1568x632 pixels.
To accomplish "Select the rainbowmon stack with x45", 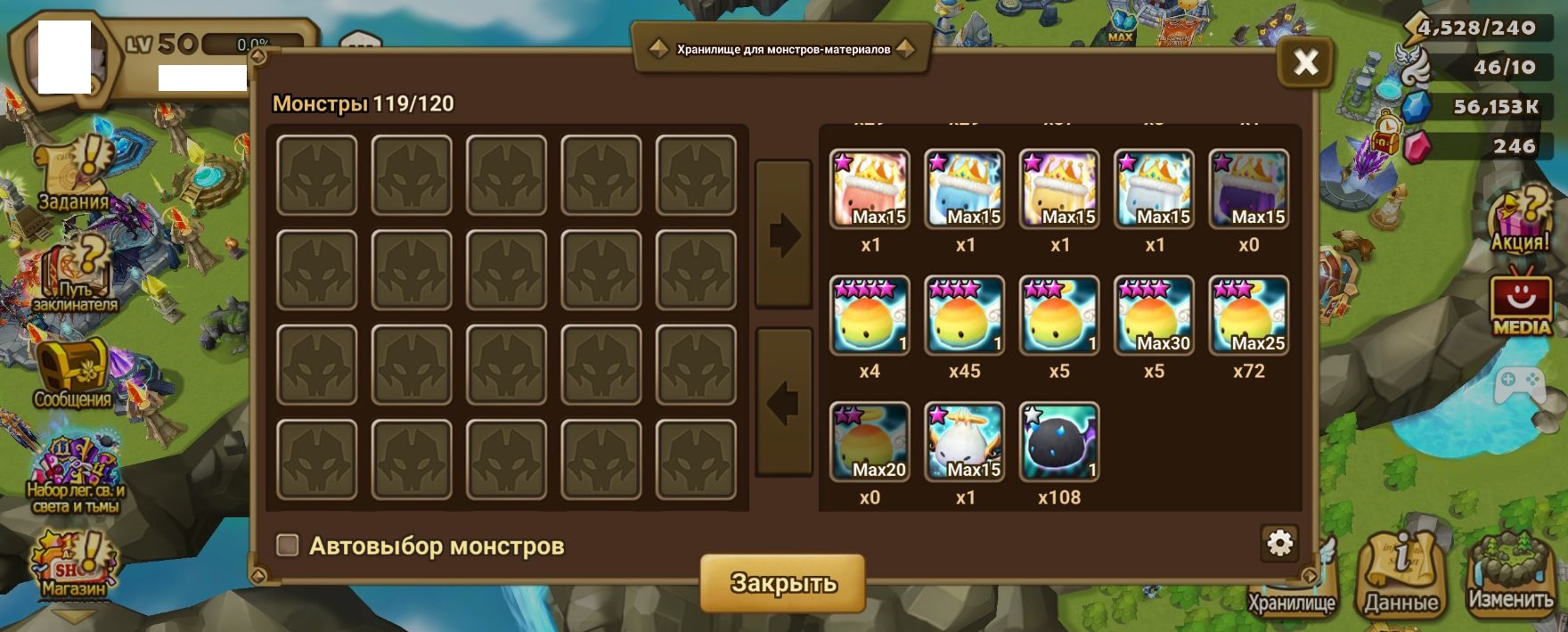I will (965, 316).
